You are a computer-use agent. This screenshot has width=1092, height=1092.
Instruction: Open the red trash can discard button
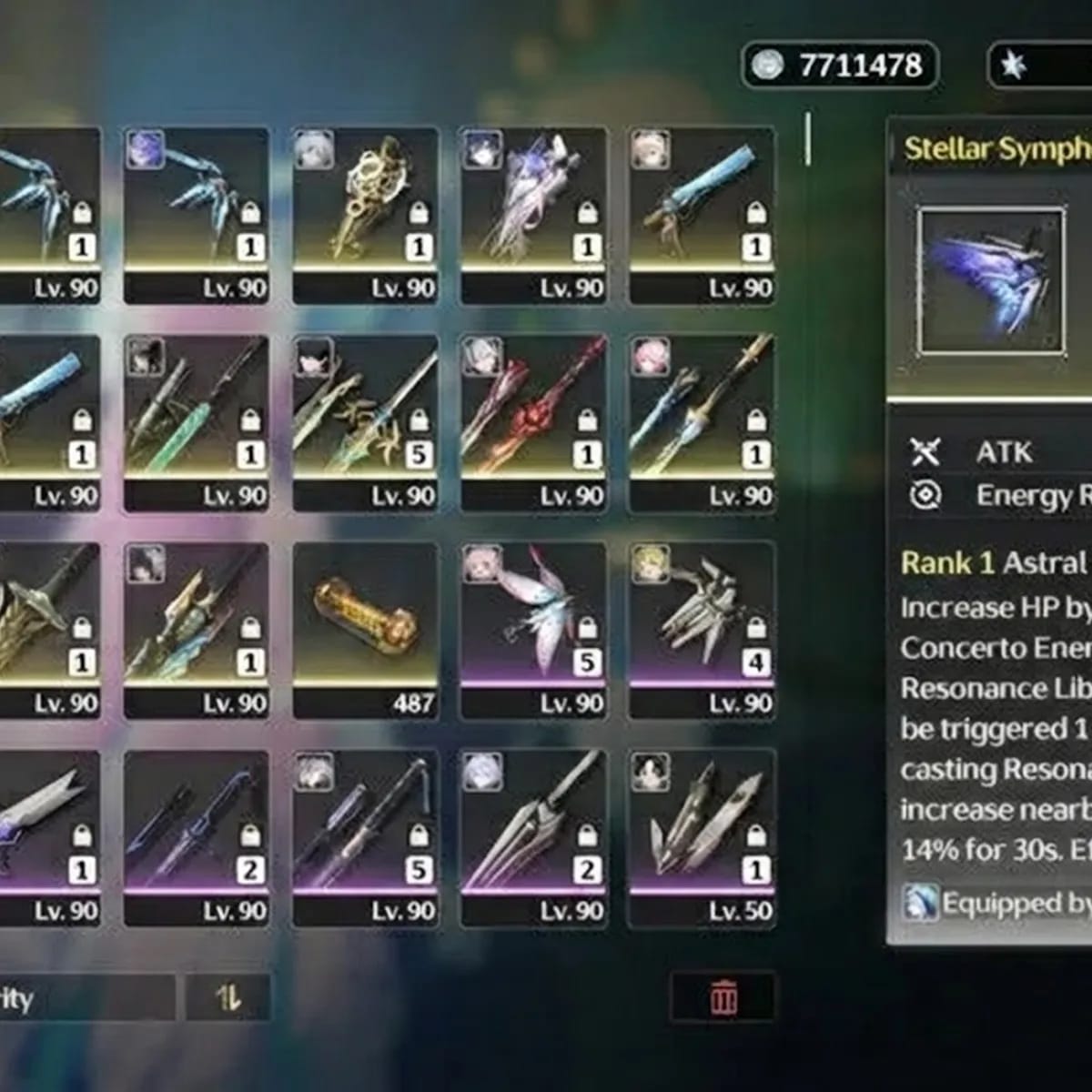(x=723, y=997)
